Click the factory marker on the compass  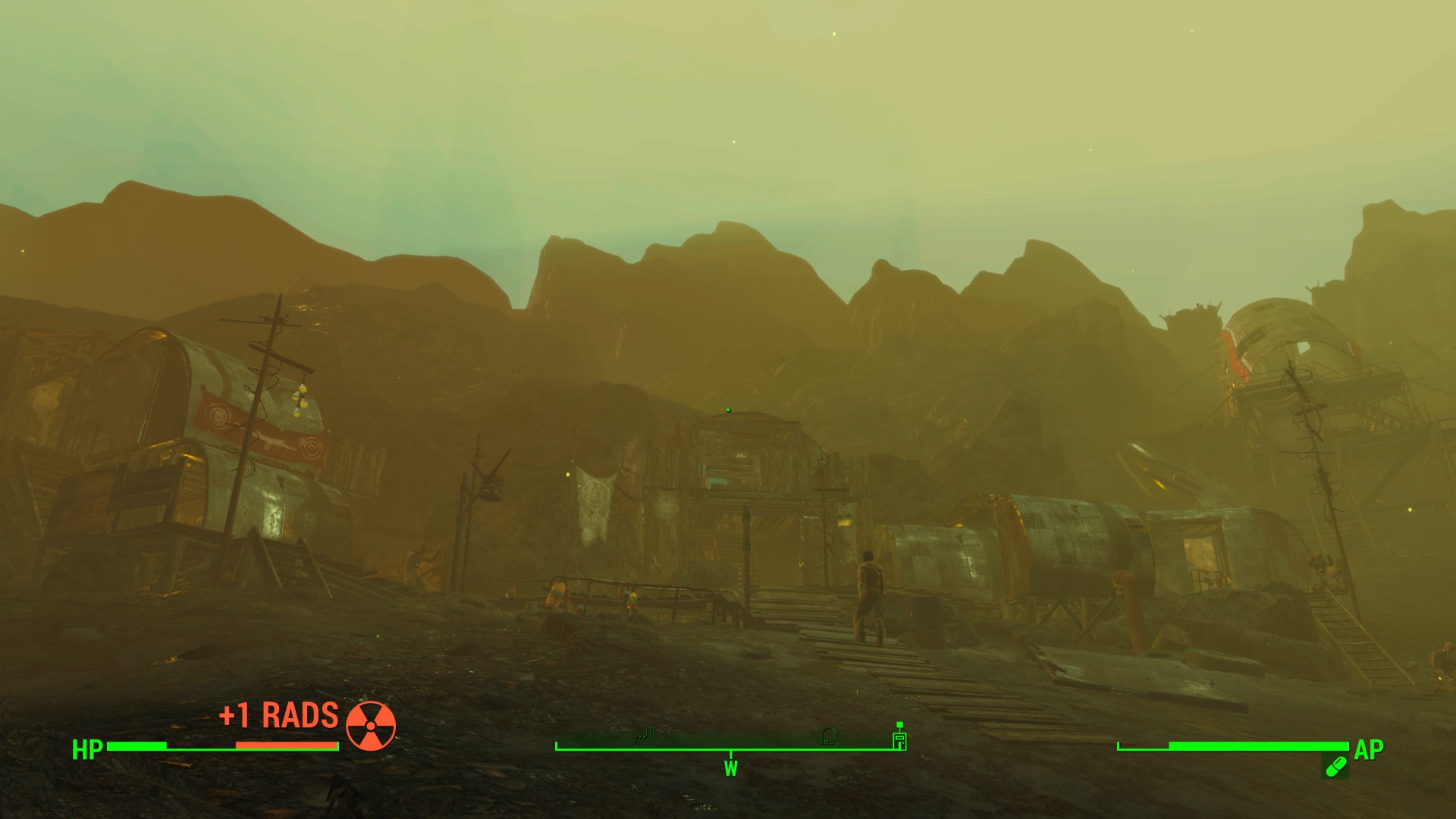click(645, 737)
